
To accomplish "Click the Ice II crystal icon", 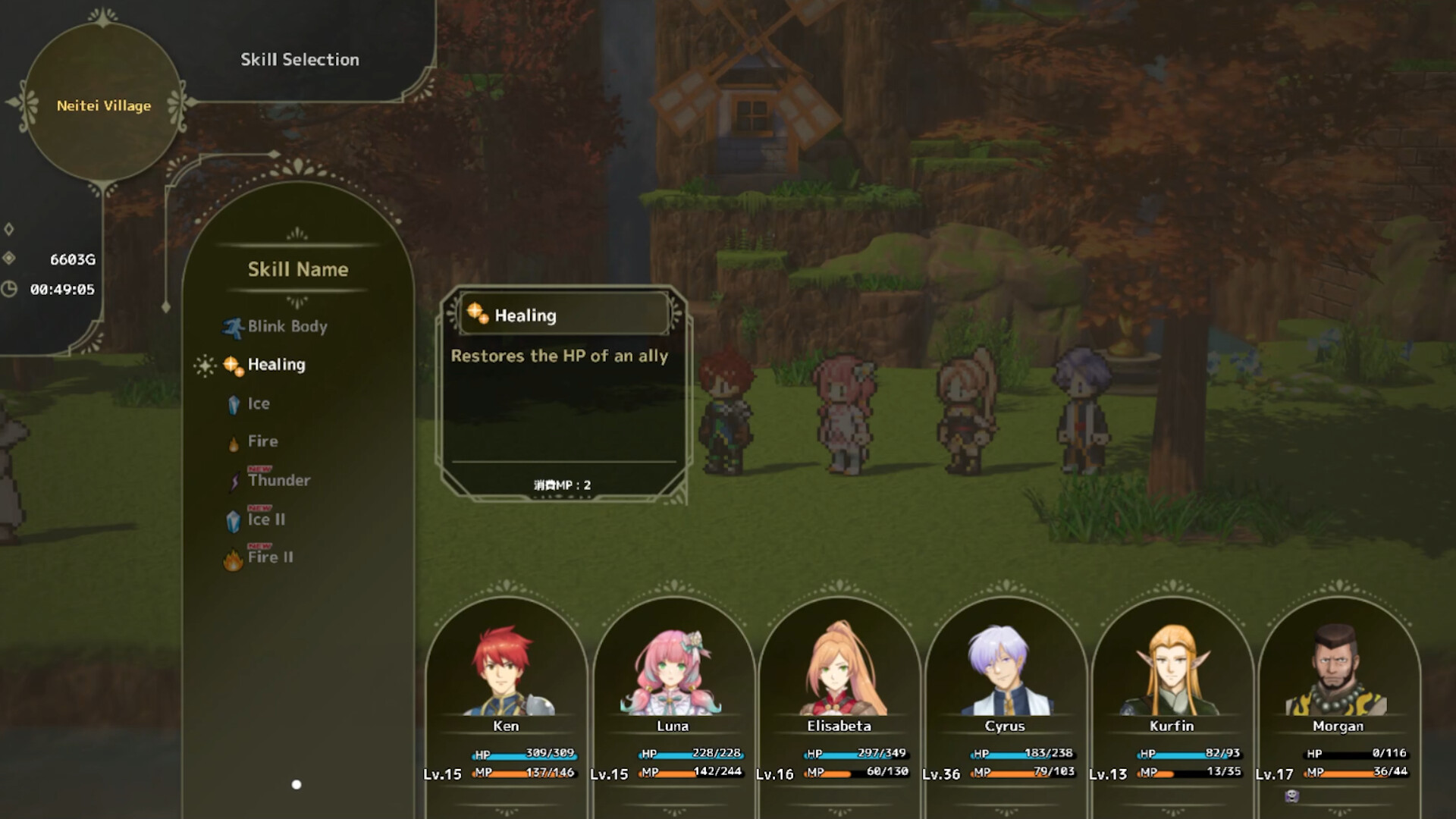I will (x=234, y=519).
